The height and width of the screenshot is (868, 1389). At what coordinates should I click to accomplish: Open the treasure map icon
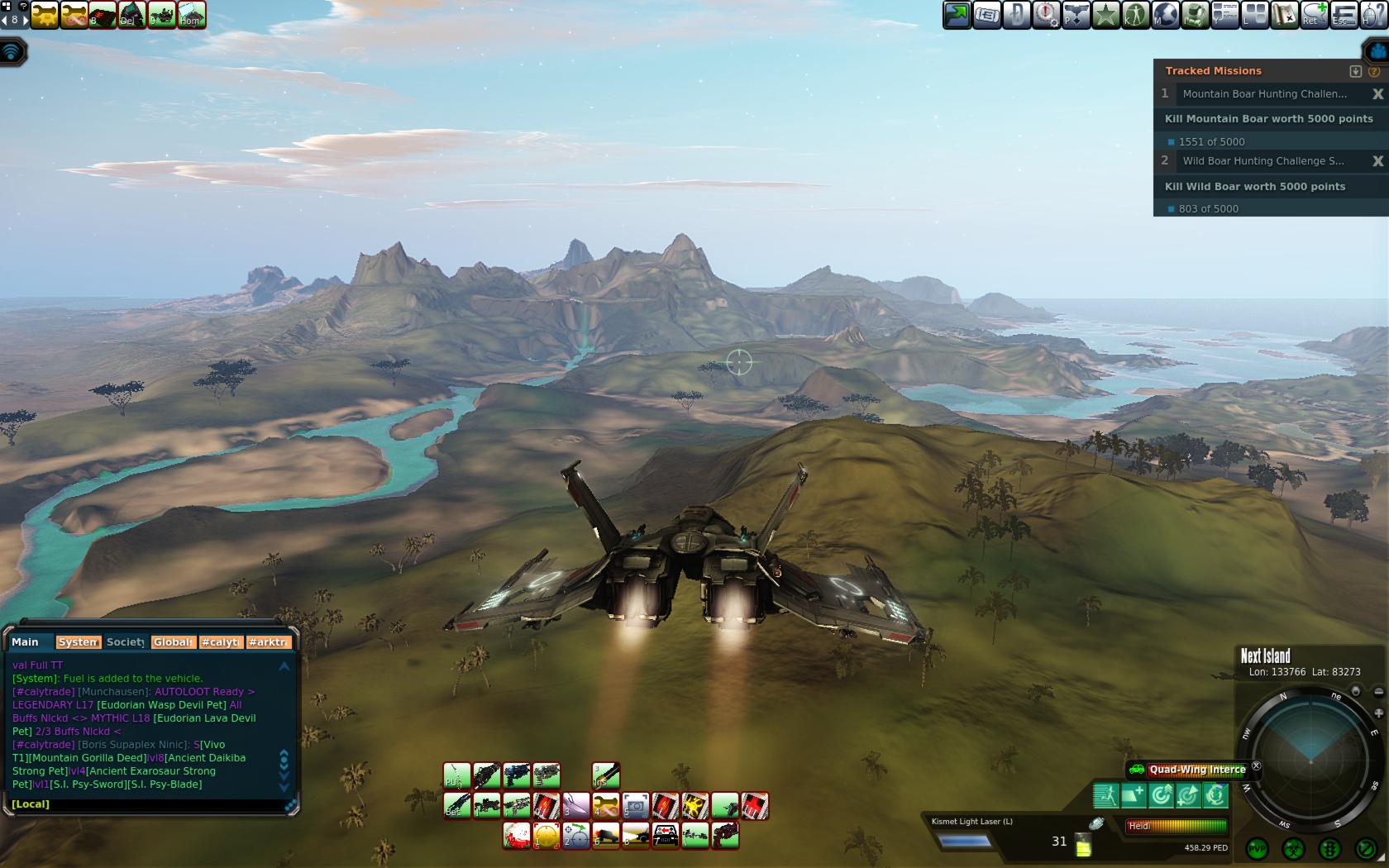tap(1284, 15)
